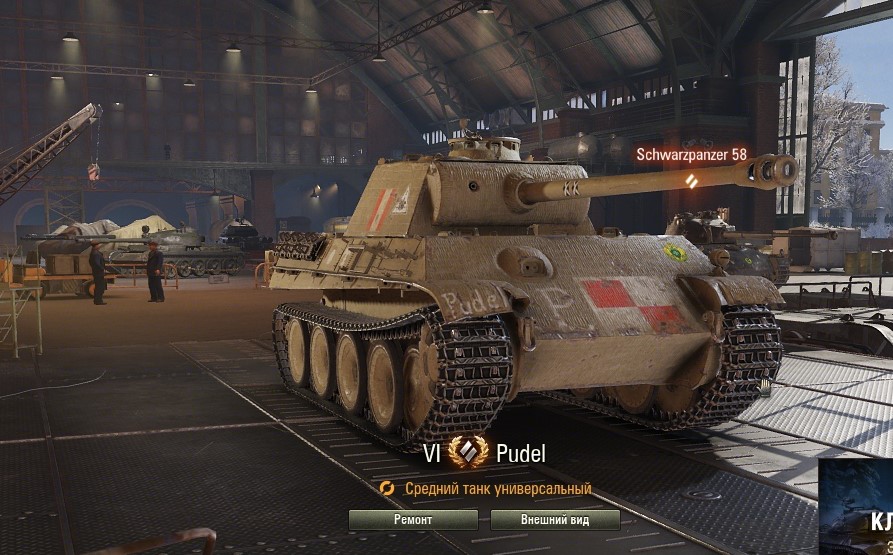
Task: Click the Ремонт repair button
Action: pyautogui.click(x=413, y=520)
